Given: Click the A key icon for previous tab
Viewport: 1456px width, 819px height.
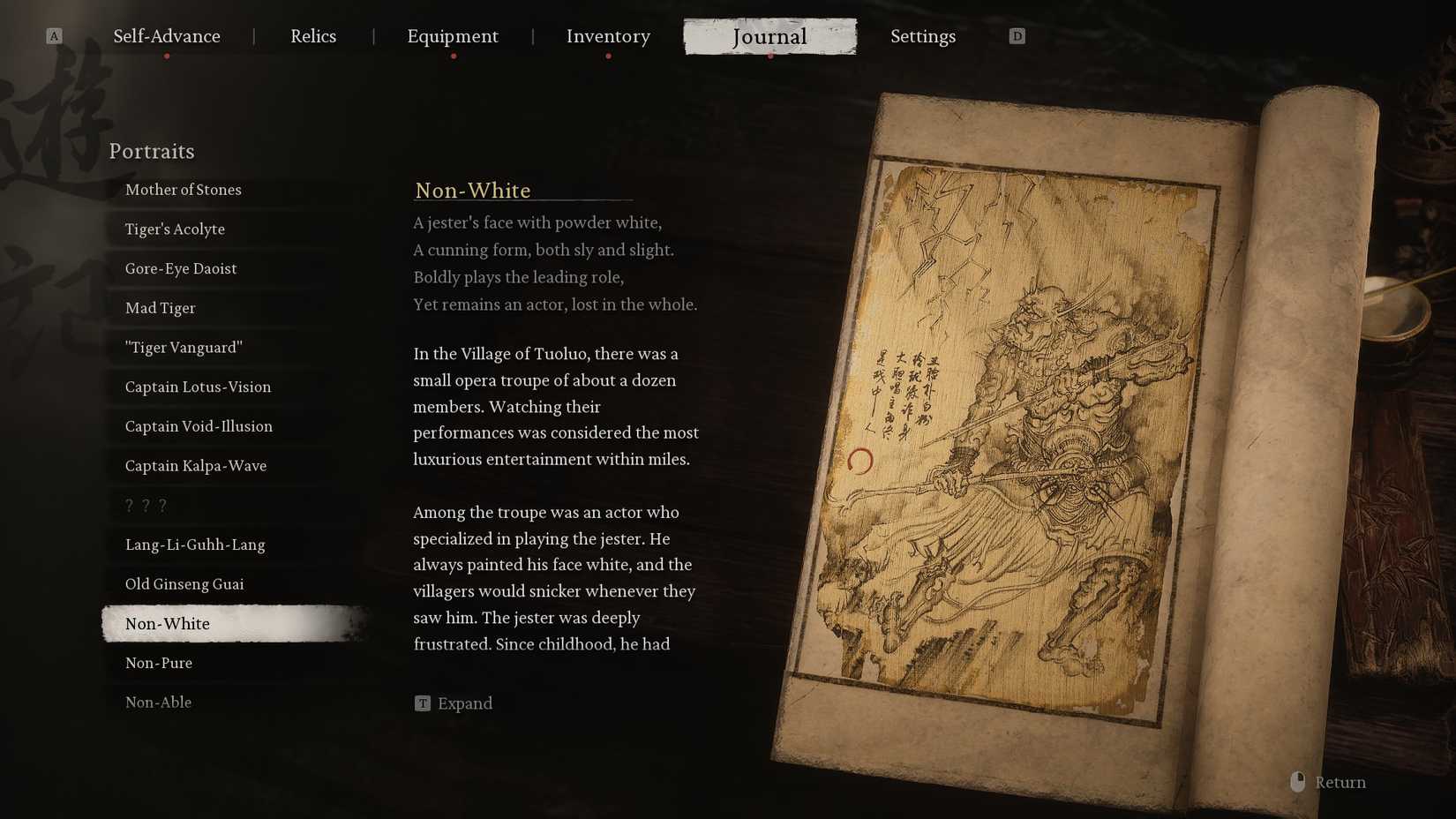Looking at the screenshot, I should (55, 36).
